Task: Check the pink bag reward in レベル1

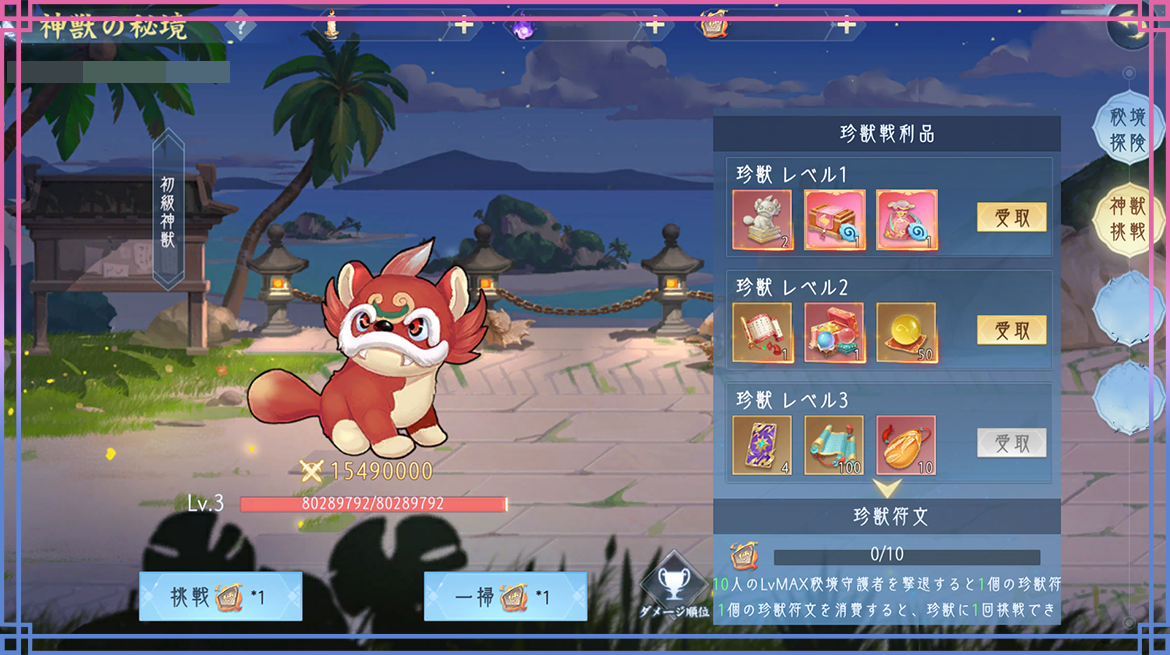Action: [907, 219]
